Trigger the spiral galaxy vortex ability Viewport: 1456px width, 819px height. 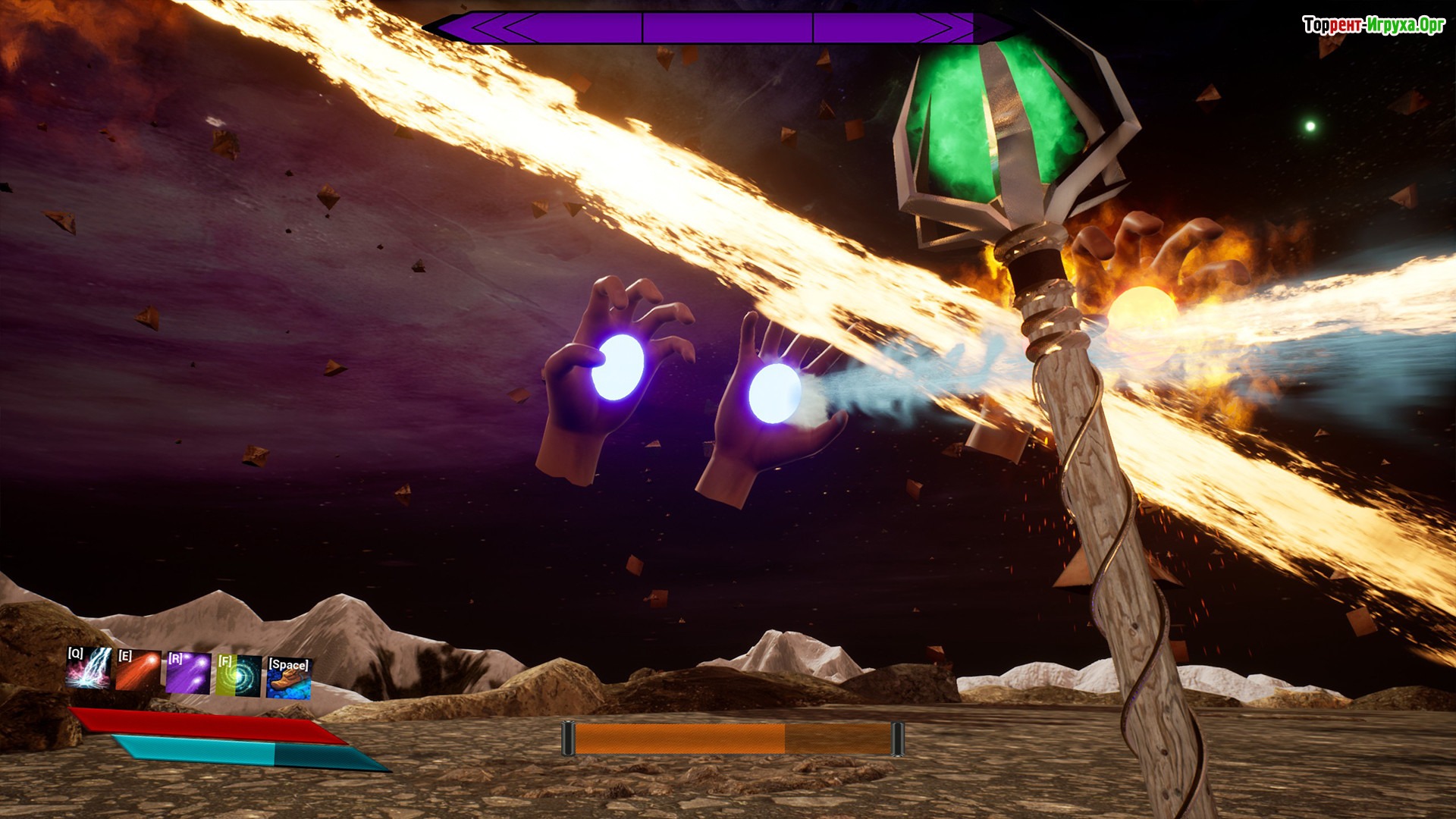click(x=239, y=675)
